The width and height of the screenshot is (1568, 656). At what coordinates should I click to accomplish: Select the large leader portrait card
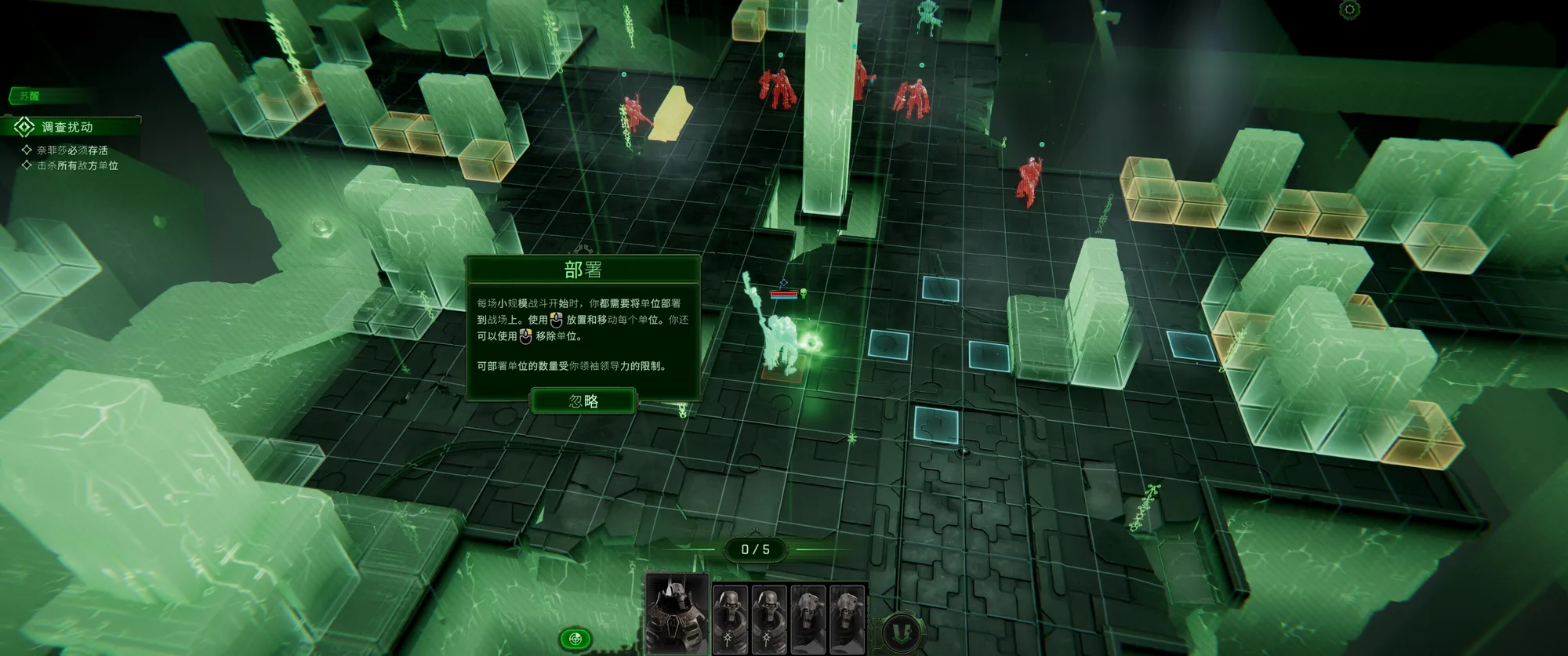click(x=677, y=614)
